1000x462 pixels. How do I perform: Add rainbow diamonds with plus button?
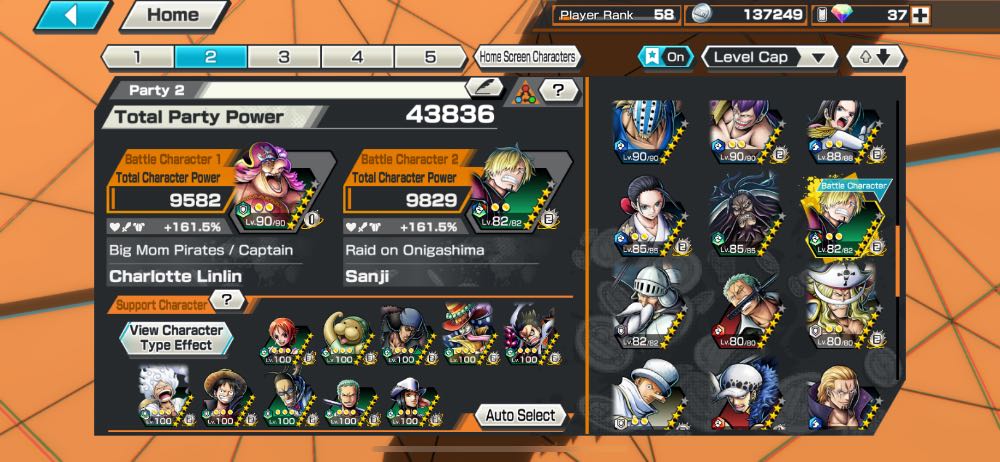[x=920, y=15]
